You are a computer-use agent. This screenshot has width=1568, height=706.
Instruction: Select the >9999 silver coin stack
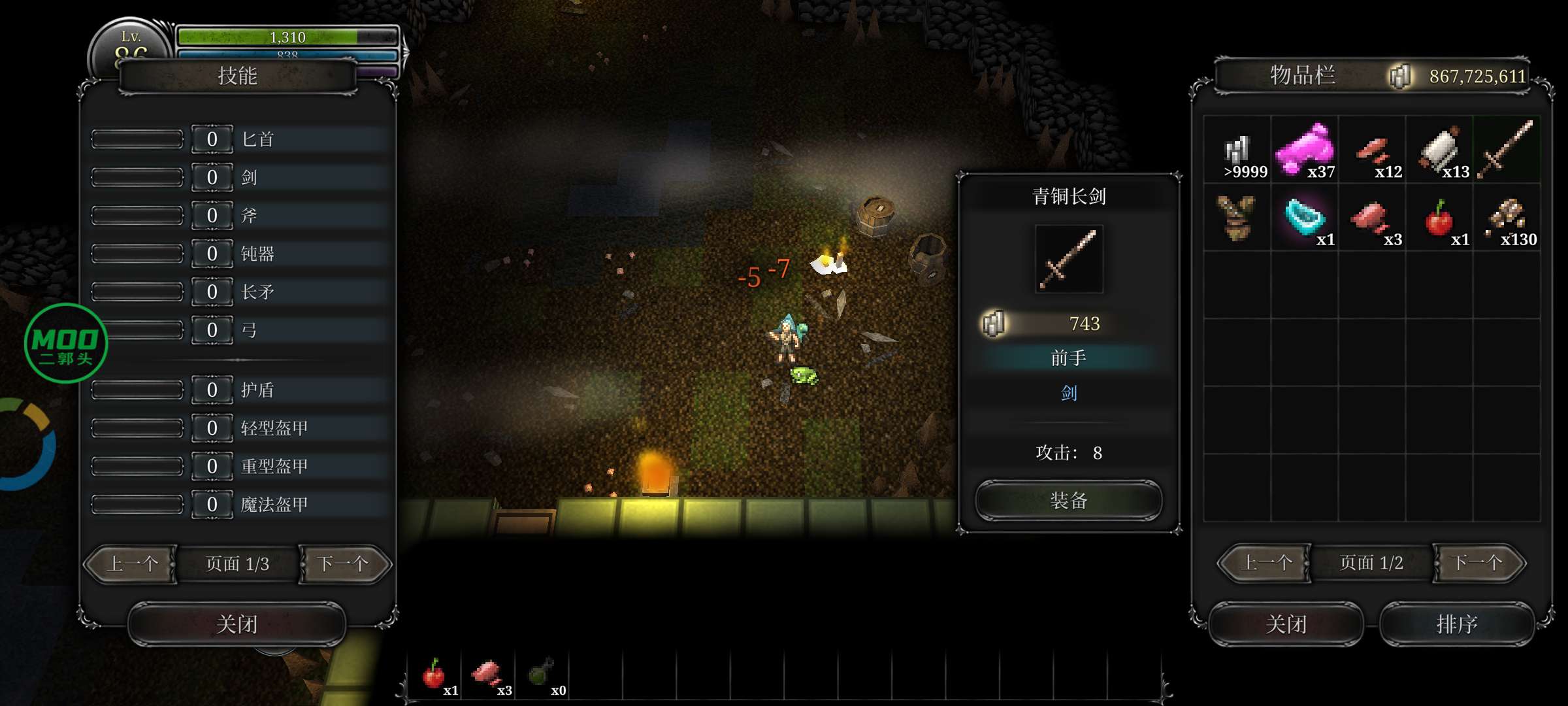(1237, 150)
